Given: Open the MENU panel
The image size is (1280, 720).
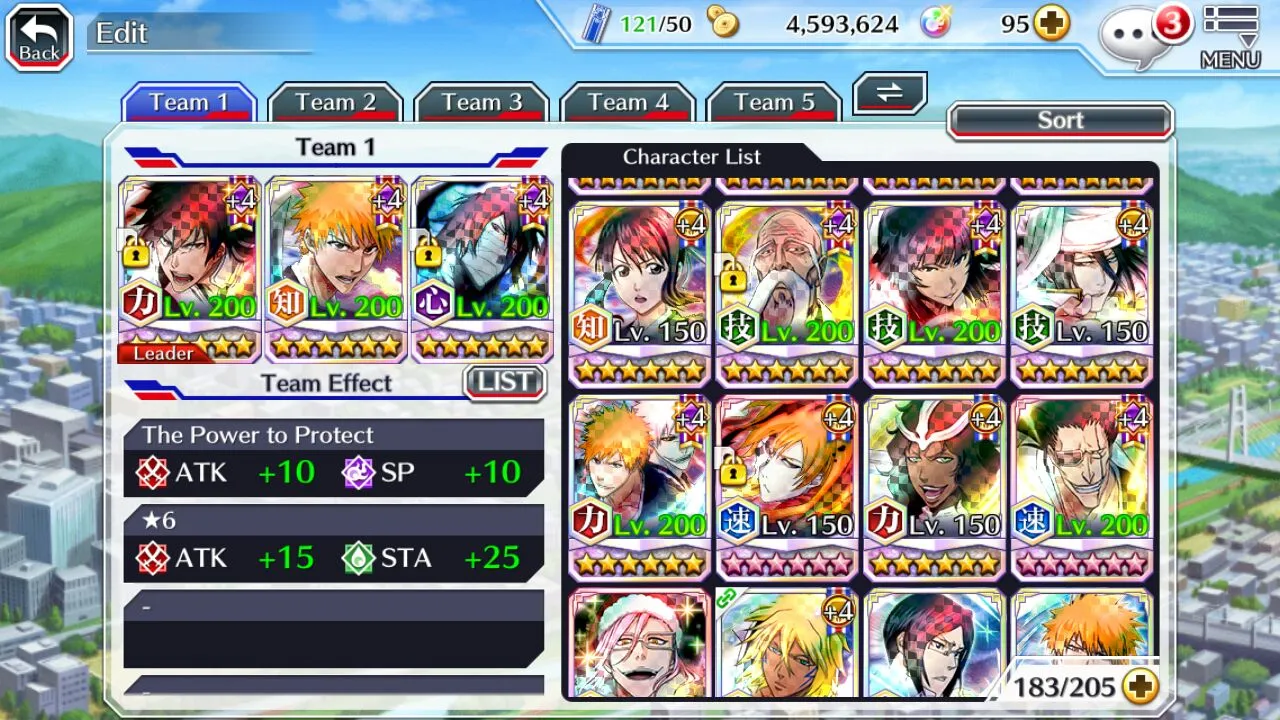Looking at the screenshot, I should (1230, 38).
